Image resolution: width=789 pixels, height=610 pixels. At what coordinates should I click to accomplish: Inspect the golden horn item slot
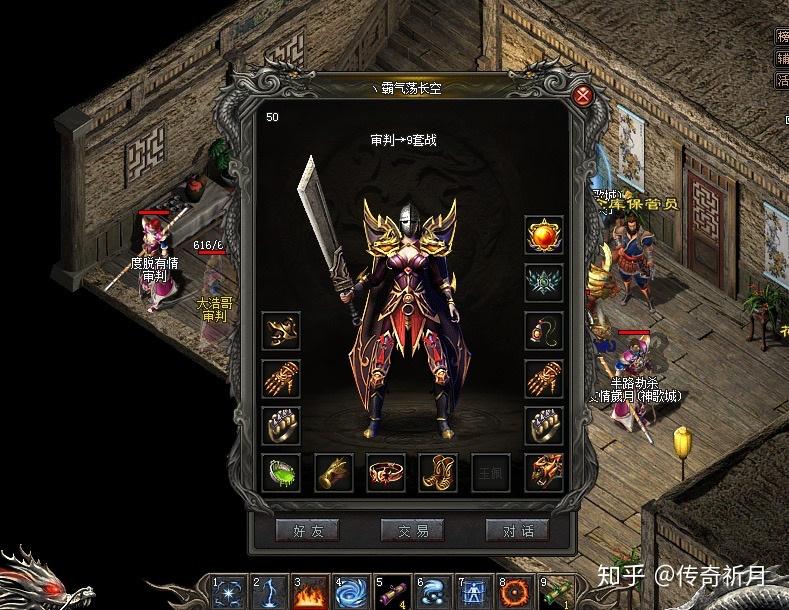(334, 472)
